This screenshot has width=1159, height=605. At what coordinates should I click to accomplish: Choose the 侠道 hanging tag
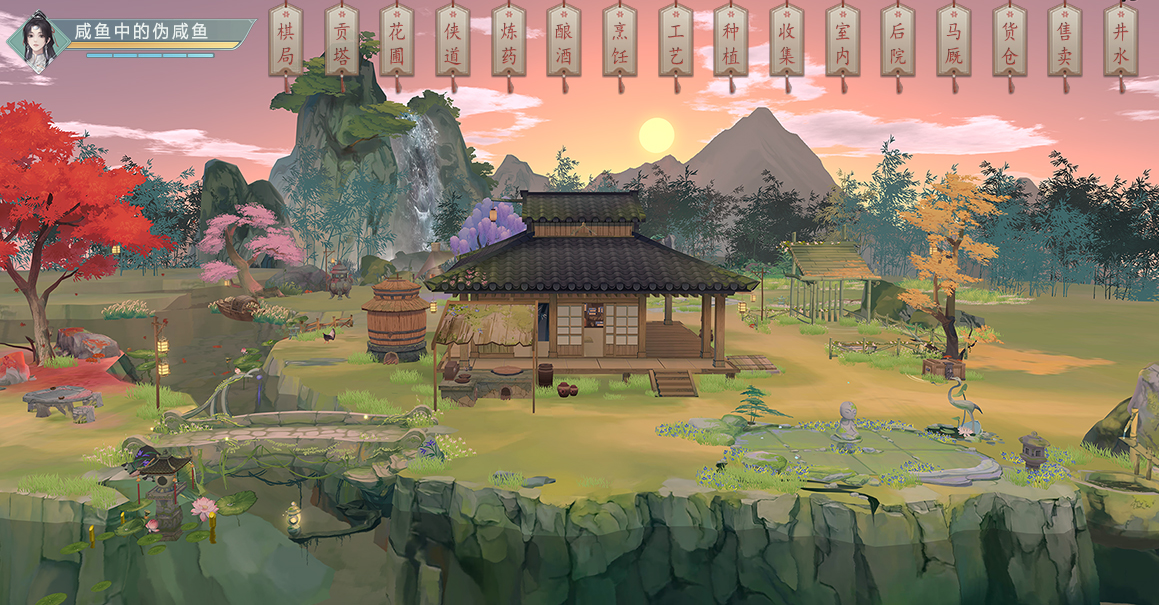click(x=453, y=43)
